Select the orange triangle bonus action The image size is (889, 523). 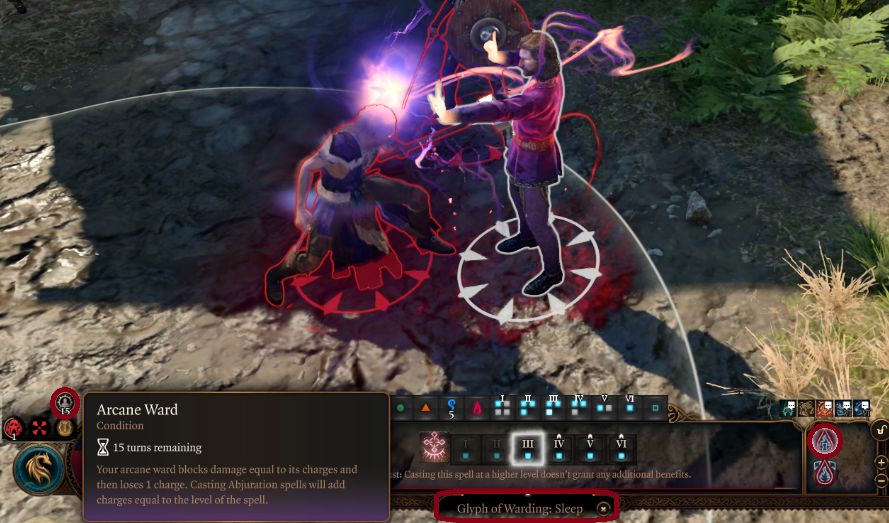tap(426, 408)
